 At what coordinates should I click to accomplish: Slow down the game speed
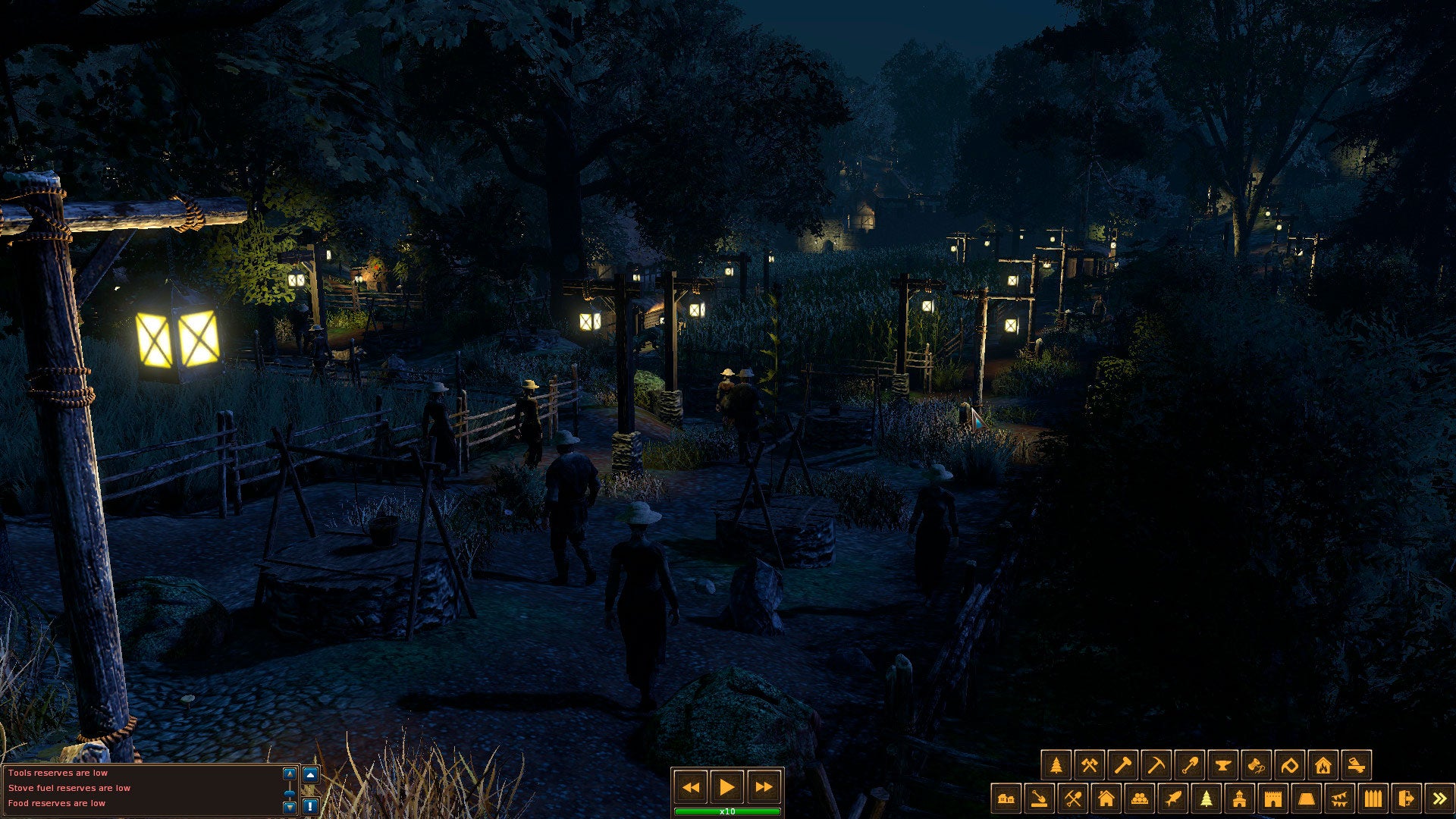click(x=691, y=787)
